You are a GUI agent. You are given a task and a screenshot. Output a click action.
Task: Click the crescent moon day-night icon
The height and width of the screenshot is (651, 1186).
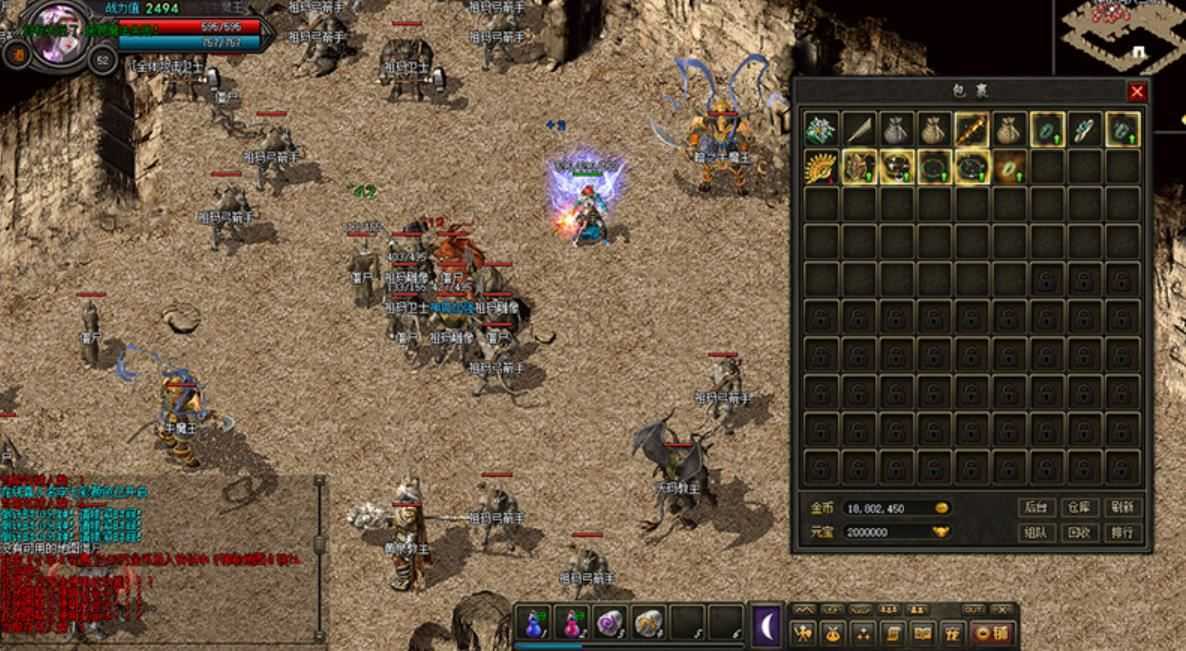767,626
